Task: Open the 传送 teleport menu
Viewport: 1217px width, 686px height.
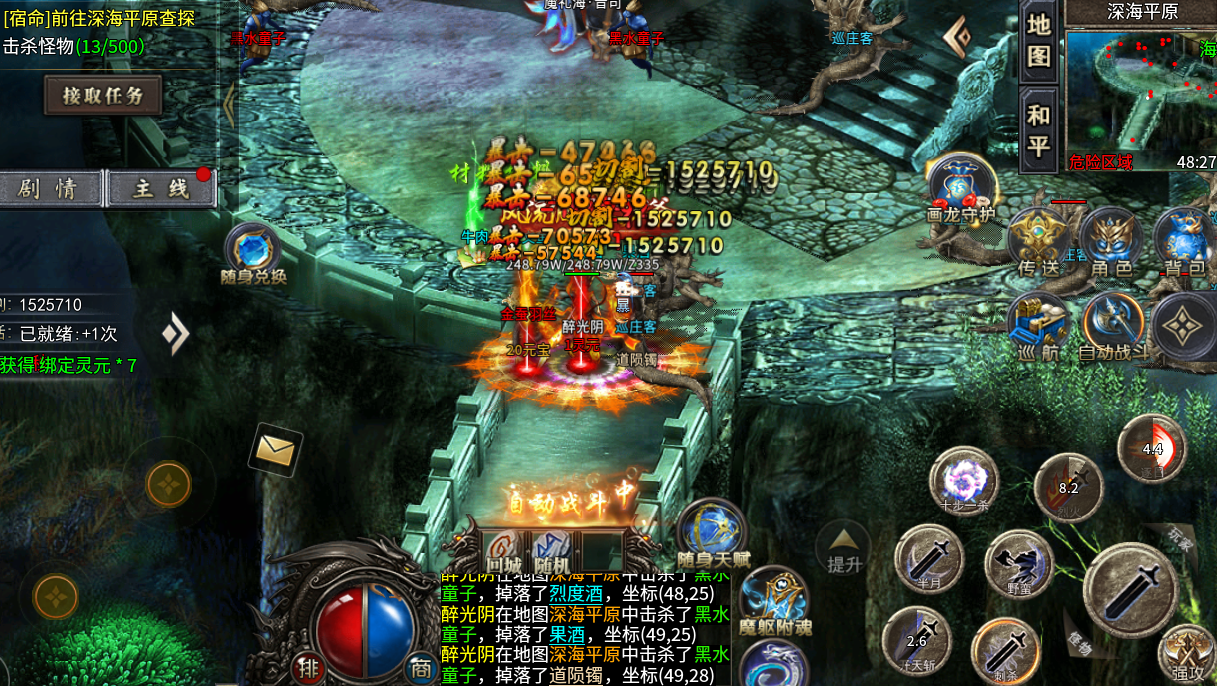Action: 1038,240
